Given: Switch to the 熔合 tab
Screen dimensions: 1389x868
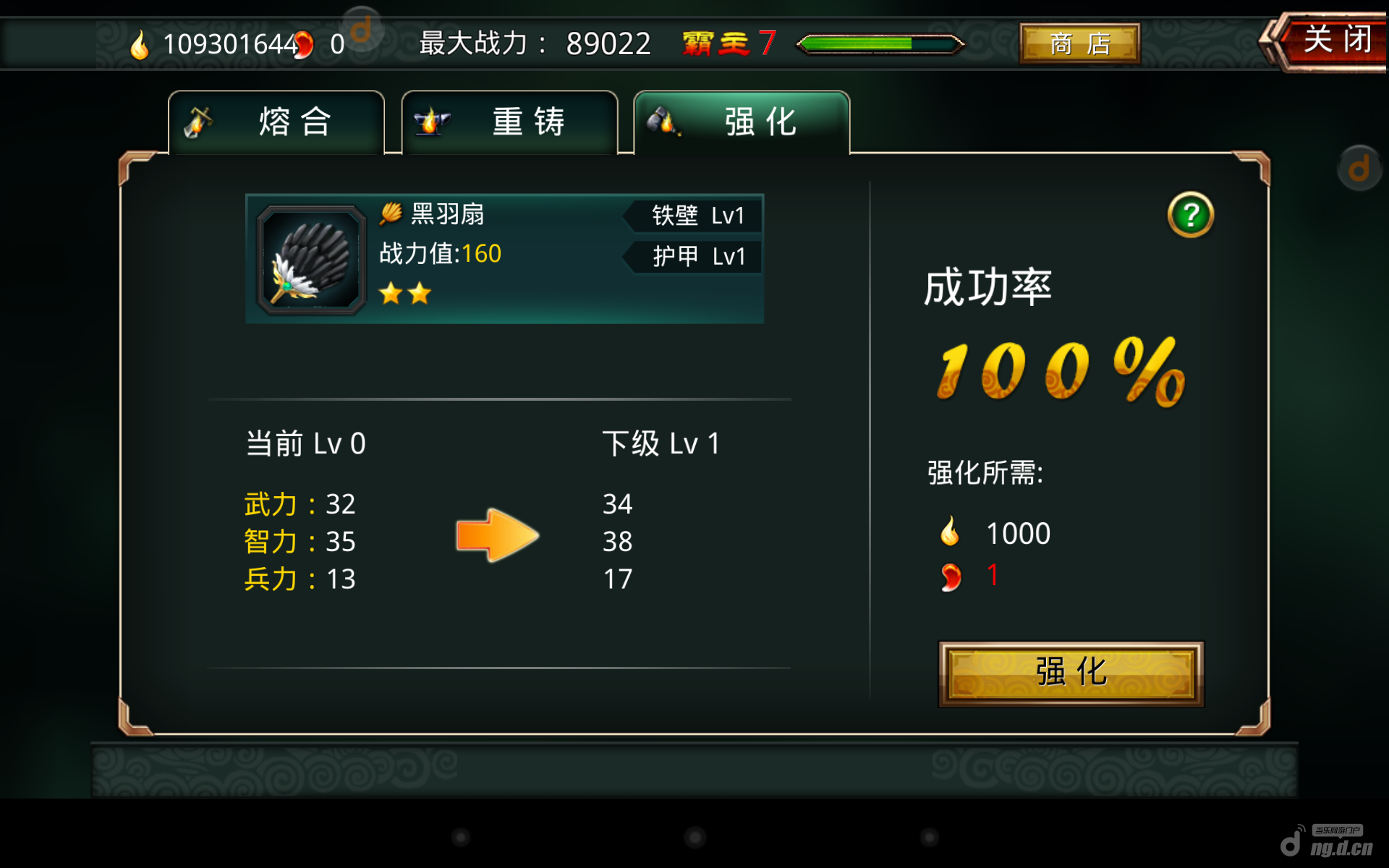Looking at the screenshot, I should click(x=276, y=122).
